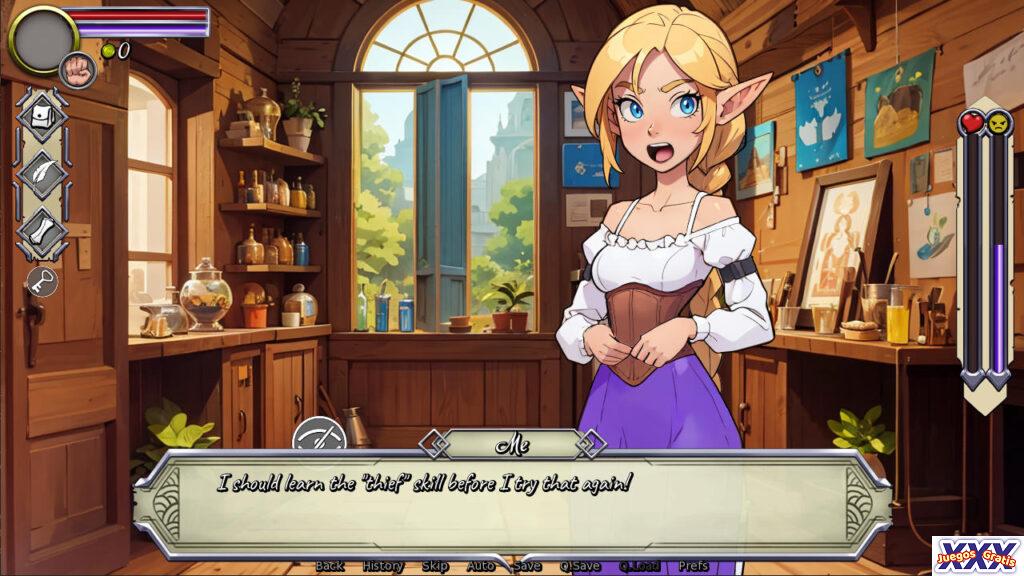This screenshot has width=1024, height=576.
Task: Click the key icon button
Action: pyautogui.click(x=42, y=281)
